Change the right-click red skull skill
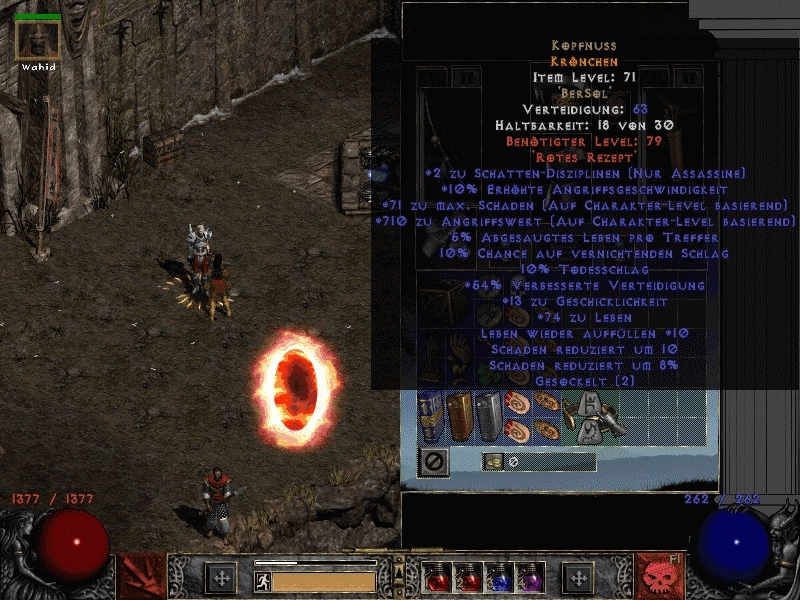Screen dimensions: 800x600 pos(658,576)
